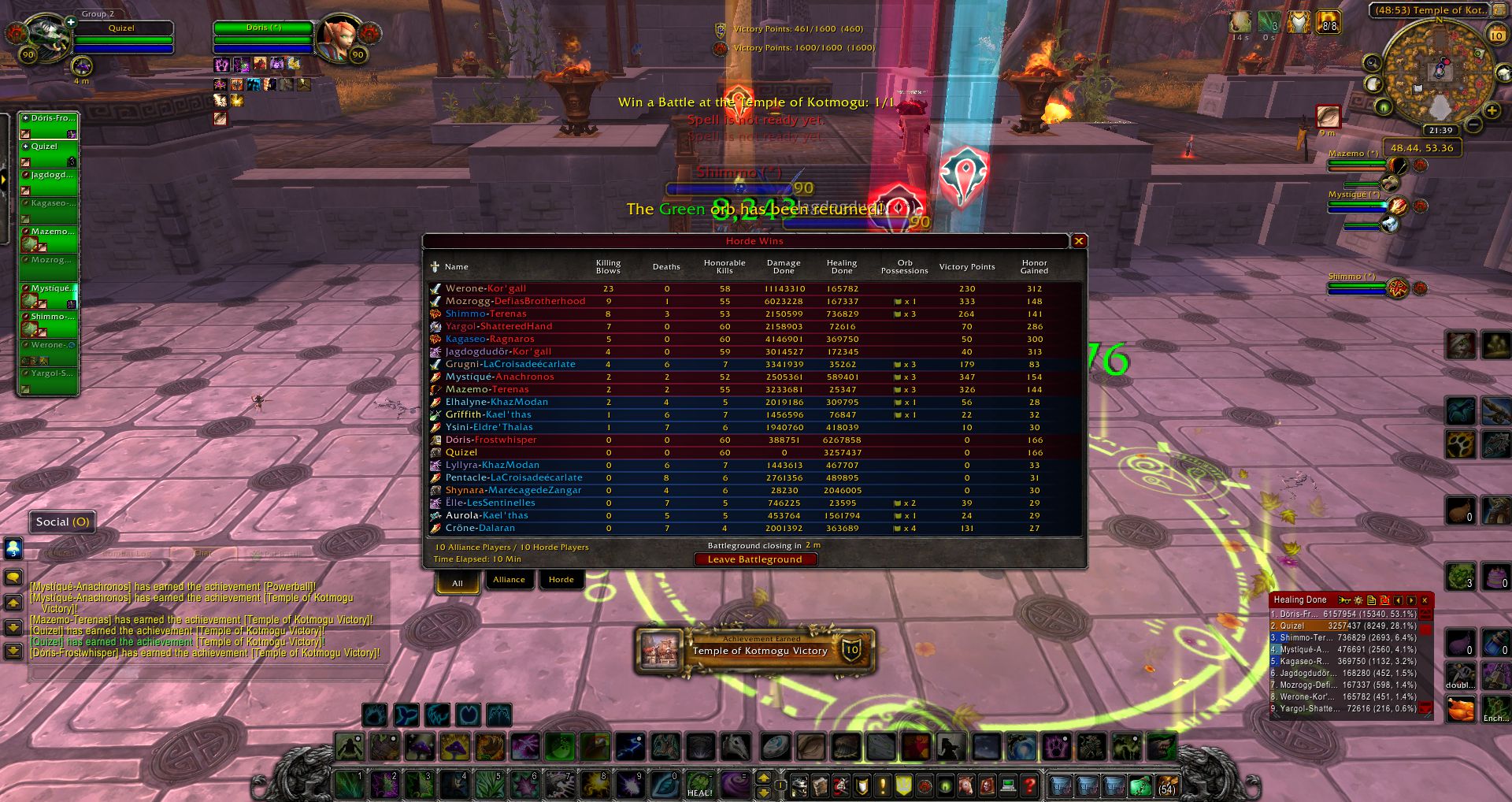Close the Healing Done meter window
The height and width of the screenshot is (802, 1512).
(x=1424, y=600)
